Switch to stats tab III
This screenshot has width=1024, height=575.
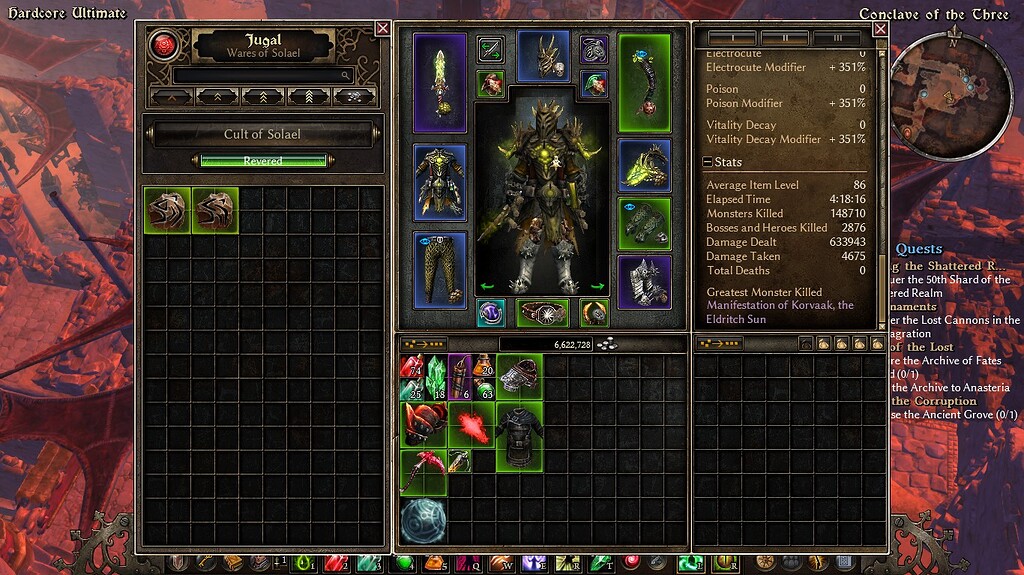836,38
